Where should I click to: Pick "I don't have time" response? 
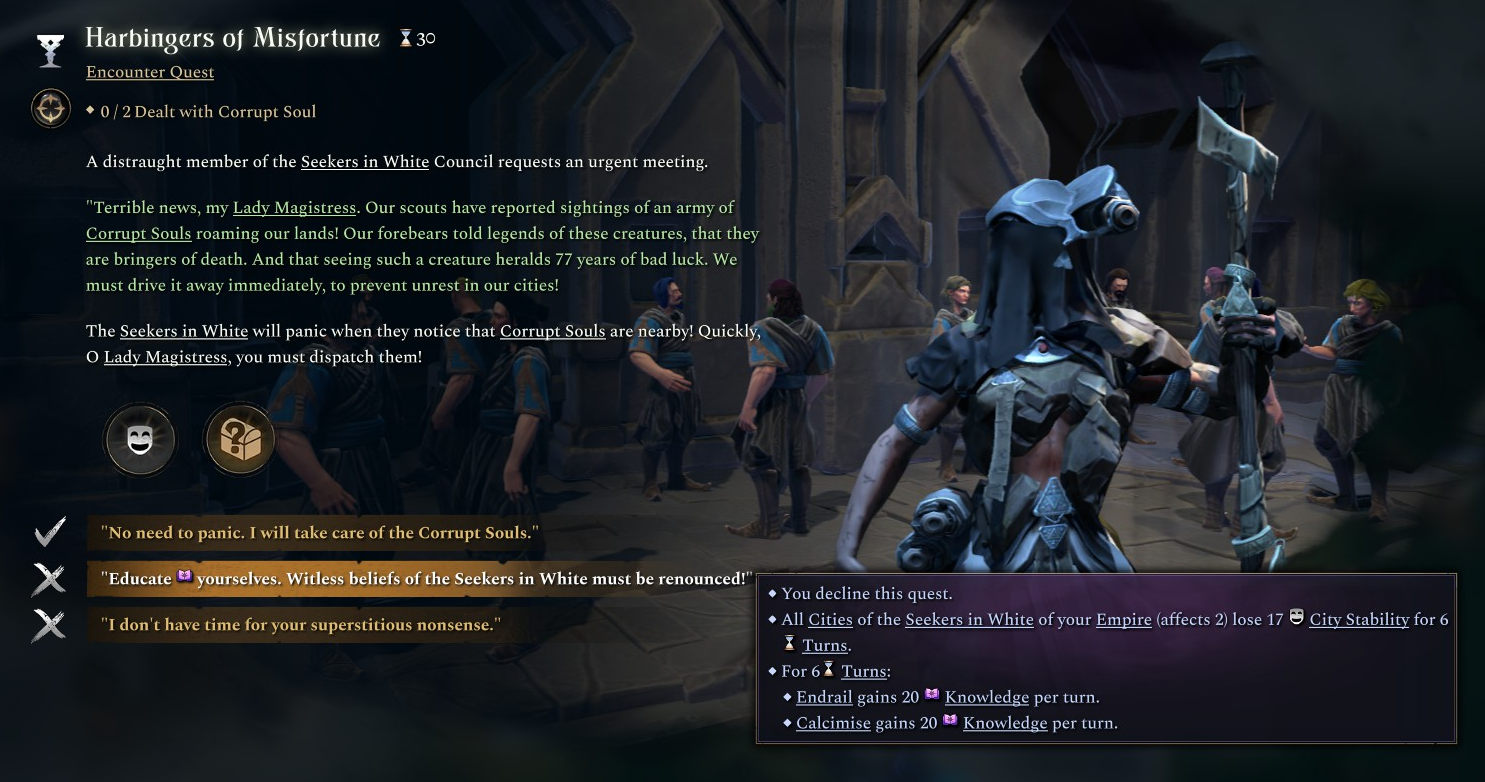[x=300, y=625]
